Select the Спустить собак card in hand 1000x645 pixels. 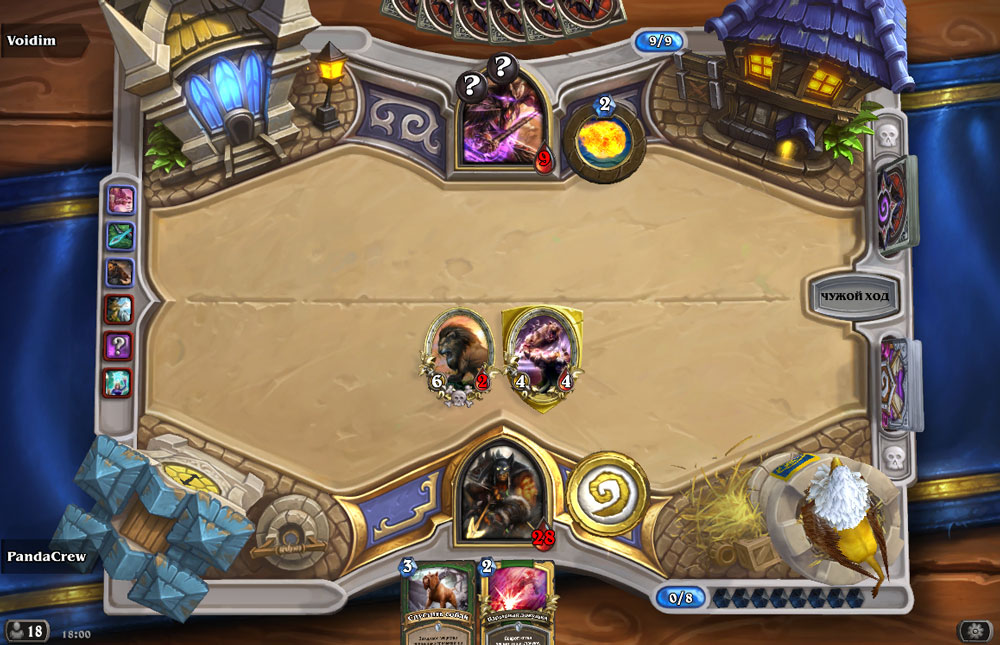438,605
